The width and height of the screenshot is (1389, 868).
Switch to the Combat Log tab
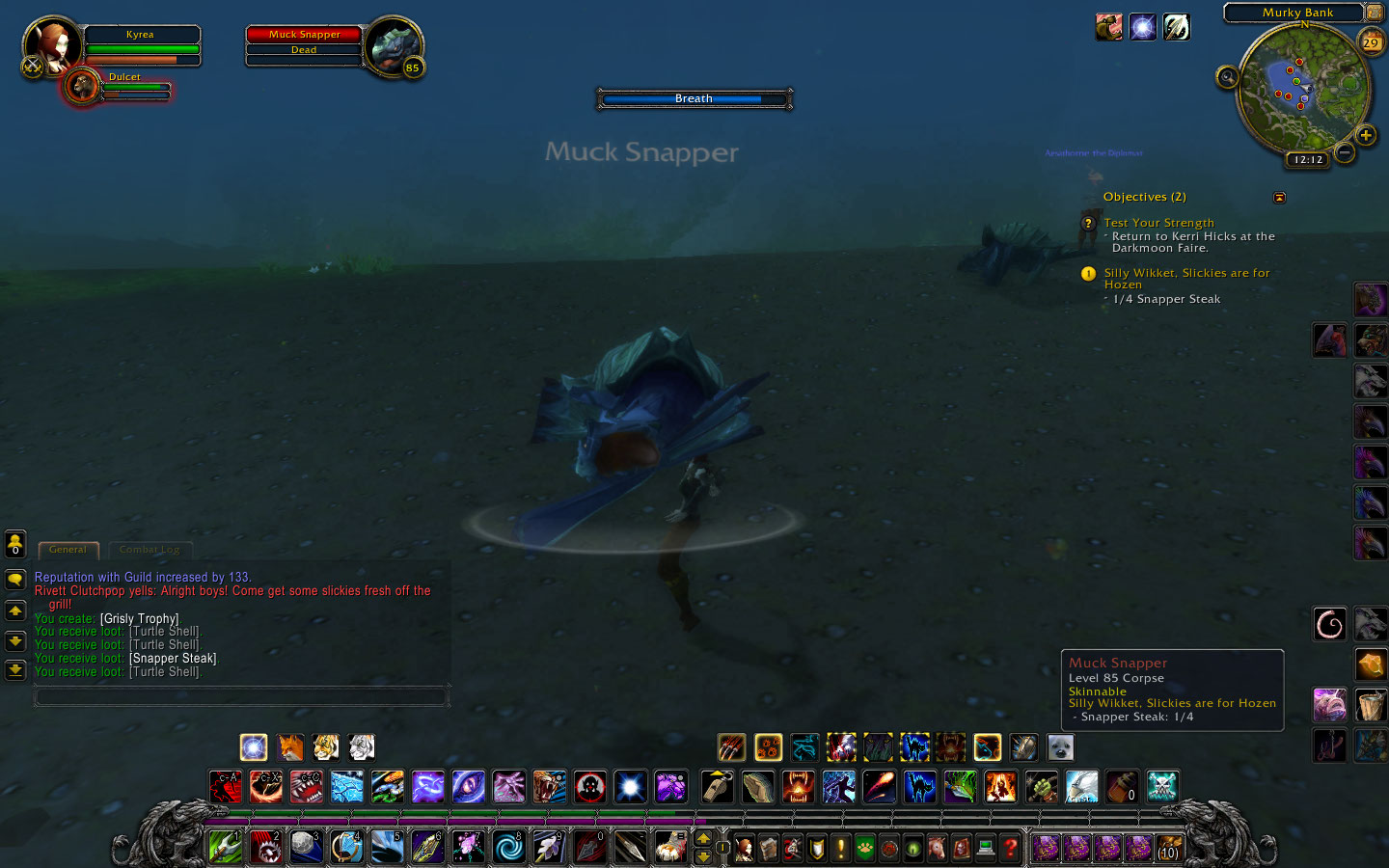point(150,550)
